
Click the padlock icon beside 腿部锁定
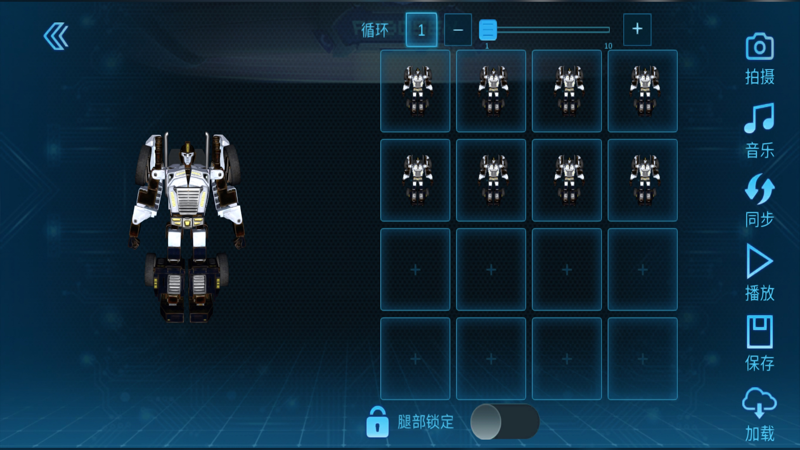tap(377, 422)
